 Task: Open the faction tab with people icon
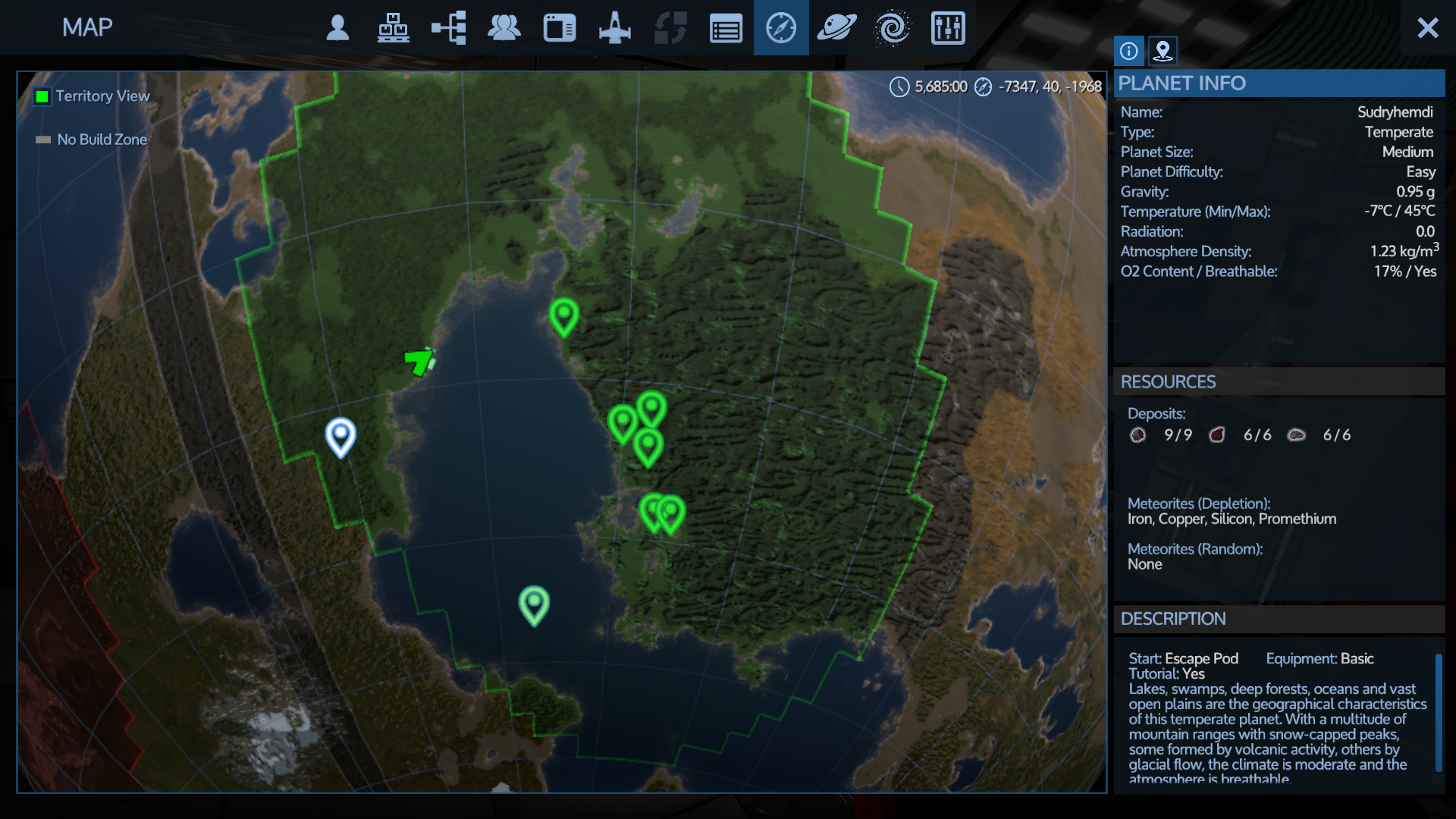pos(504,28)
